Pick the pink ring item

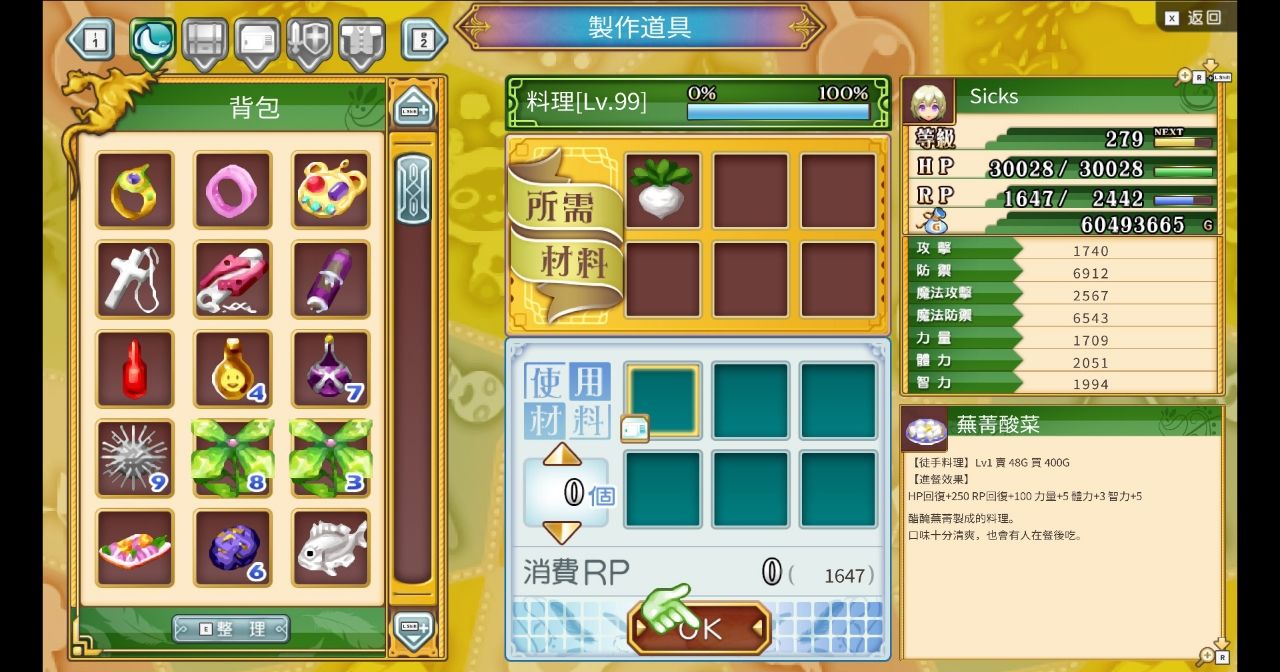click(x=232, y=190)
